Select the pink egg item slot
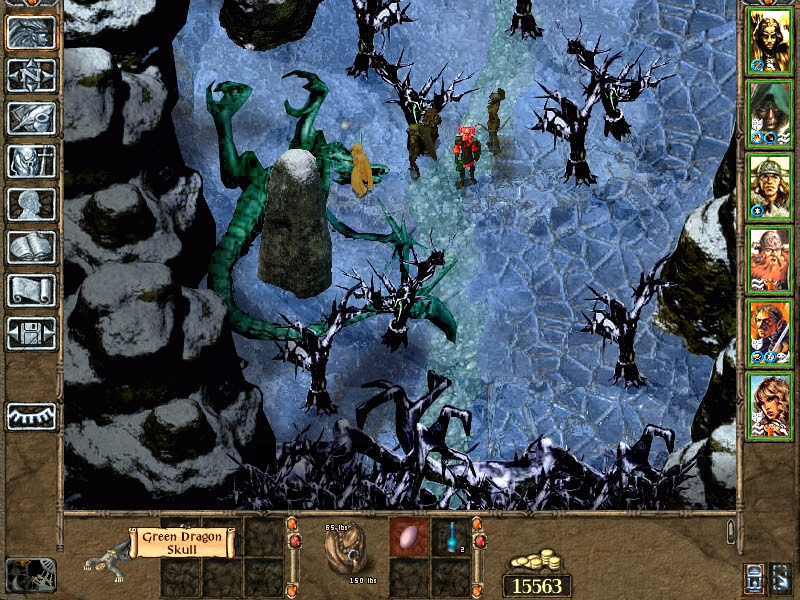 409,536
